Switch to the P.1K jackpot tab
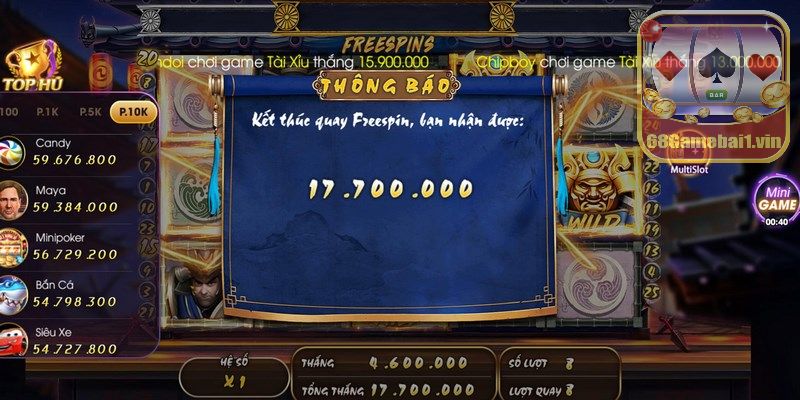The width and height of the screenshot is (800, 400). pyautogui.click(x=46, y=112)
